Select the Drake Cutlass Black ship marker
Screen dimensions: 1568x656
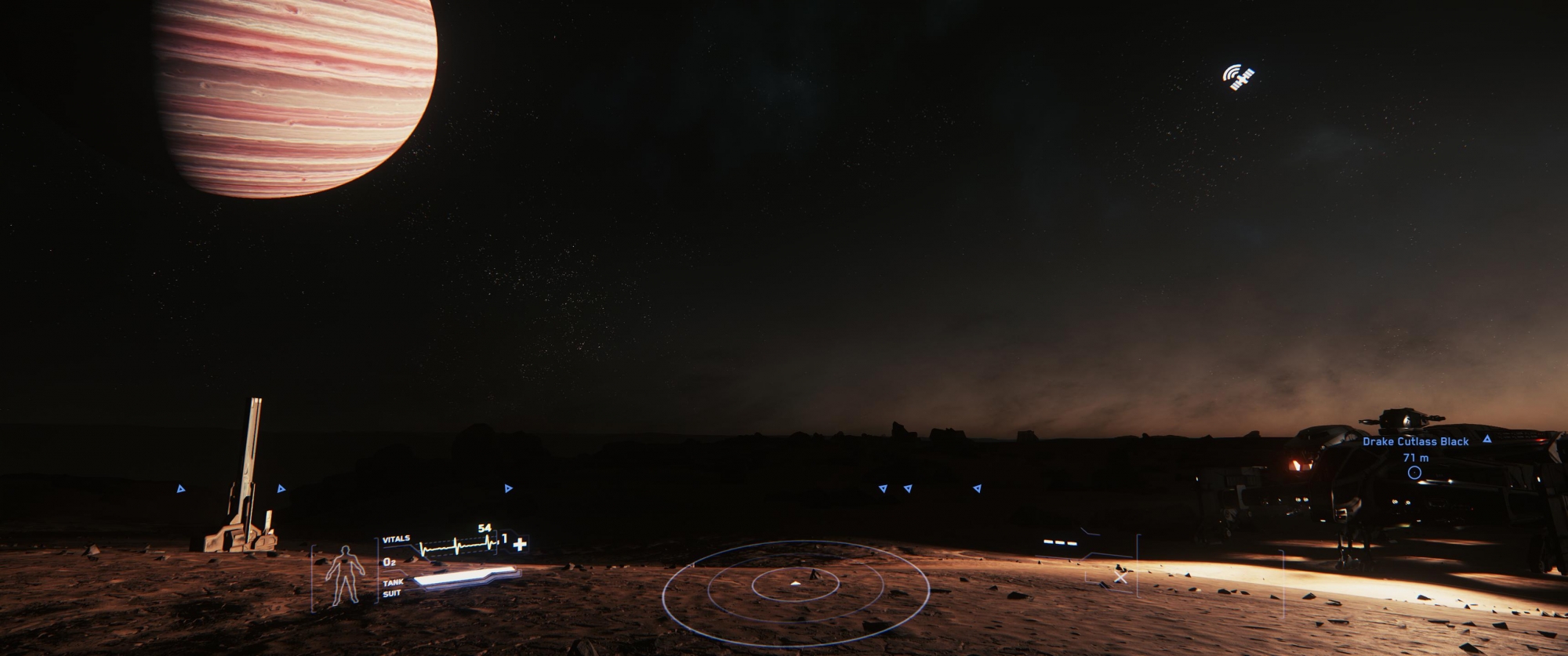coord(1414,472)
